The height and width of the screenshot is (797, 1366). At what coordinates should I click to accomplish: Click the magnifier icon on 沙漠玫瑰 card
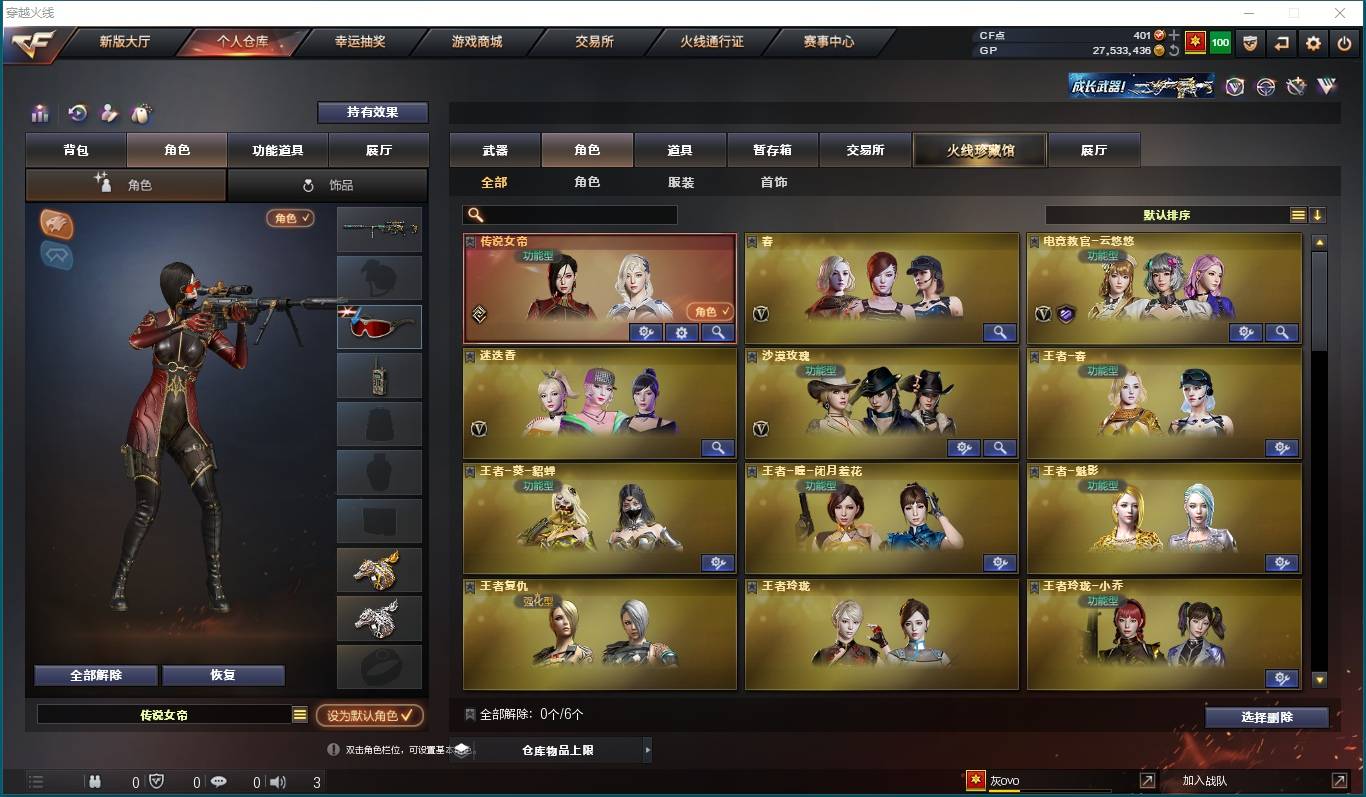(999, 448)
